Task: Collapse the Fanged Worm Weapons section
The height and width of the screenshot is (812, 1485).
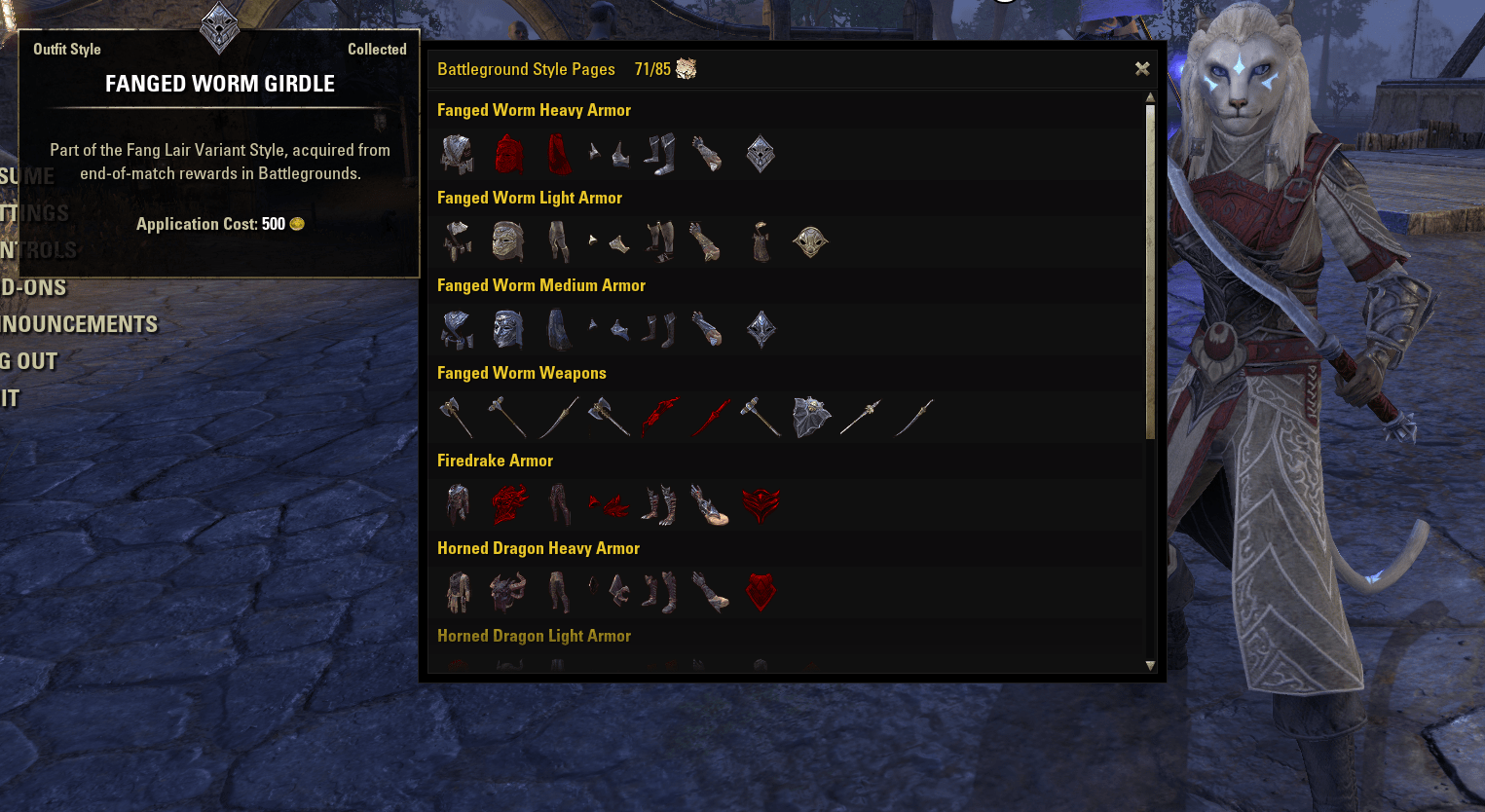Action: (522, 373)
